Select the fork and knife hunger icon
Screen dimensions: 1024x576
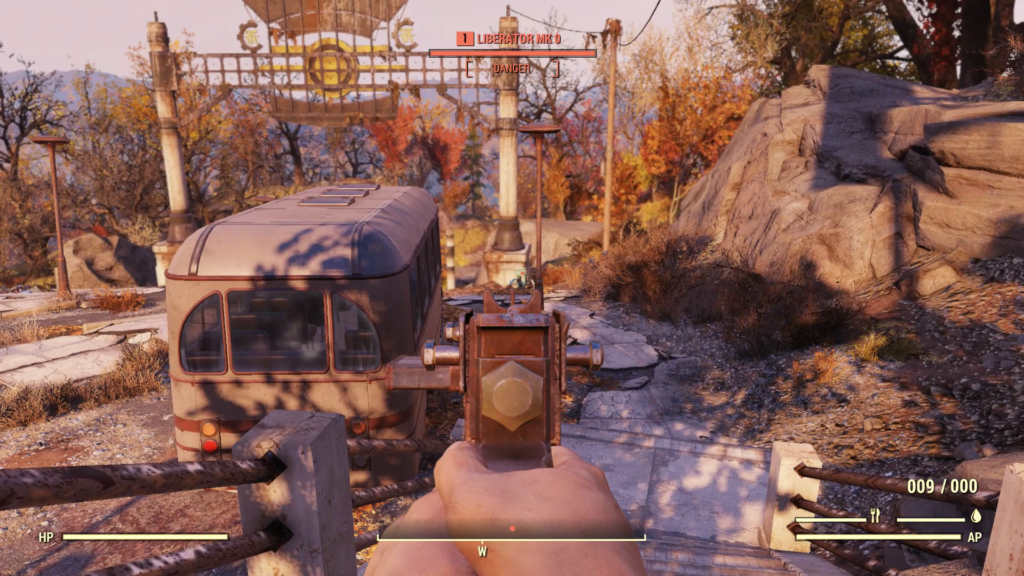(x=873, y=517)
